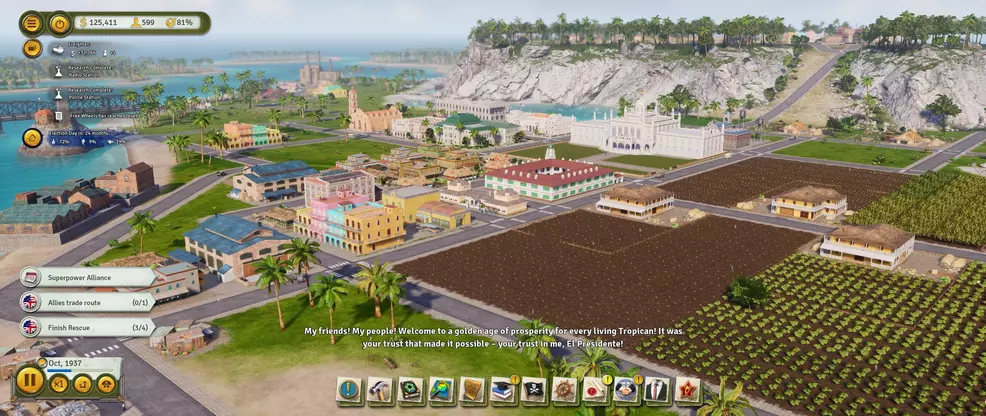Open the red star icon
This screenshot has width=986, height=416.
tap(688, 390)
